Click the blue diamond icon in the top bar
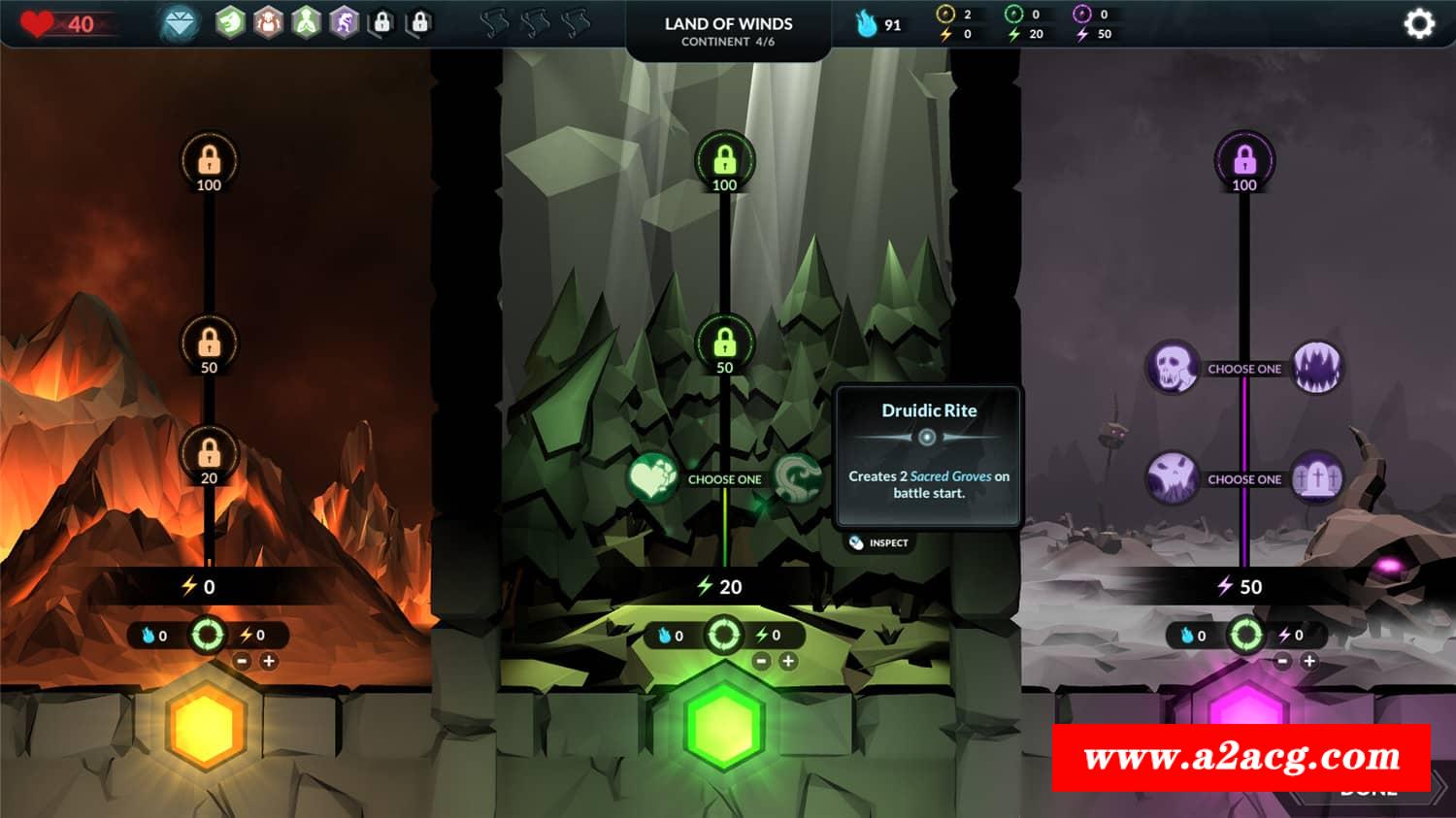Viewport: 1456px width, 818px height. click(180, 22)
